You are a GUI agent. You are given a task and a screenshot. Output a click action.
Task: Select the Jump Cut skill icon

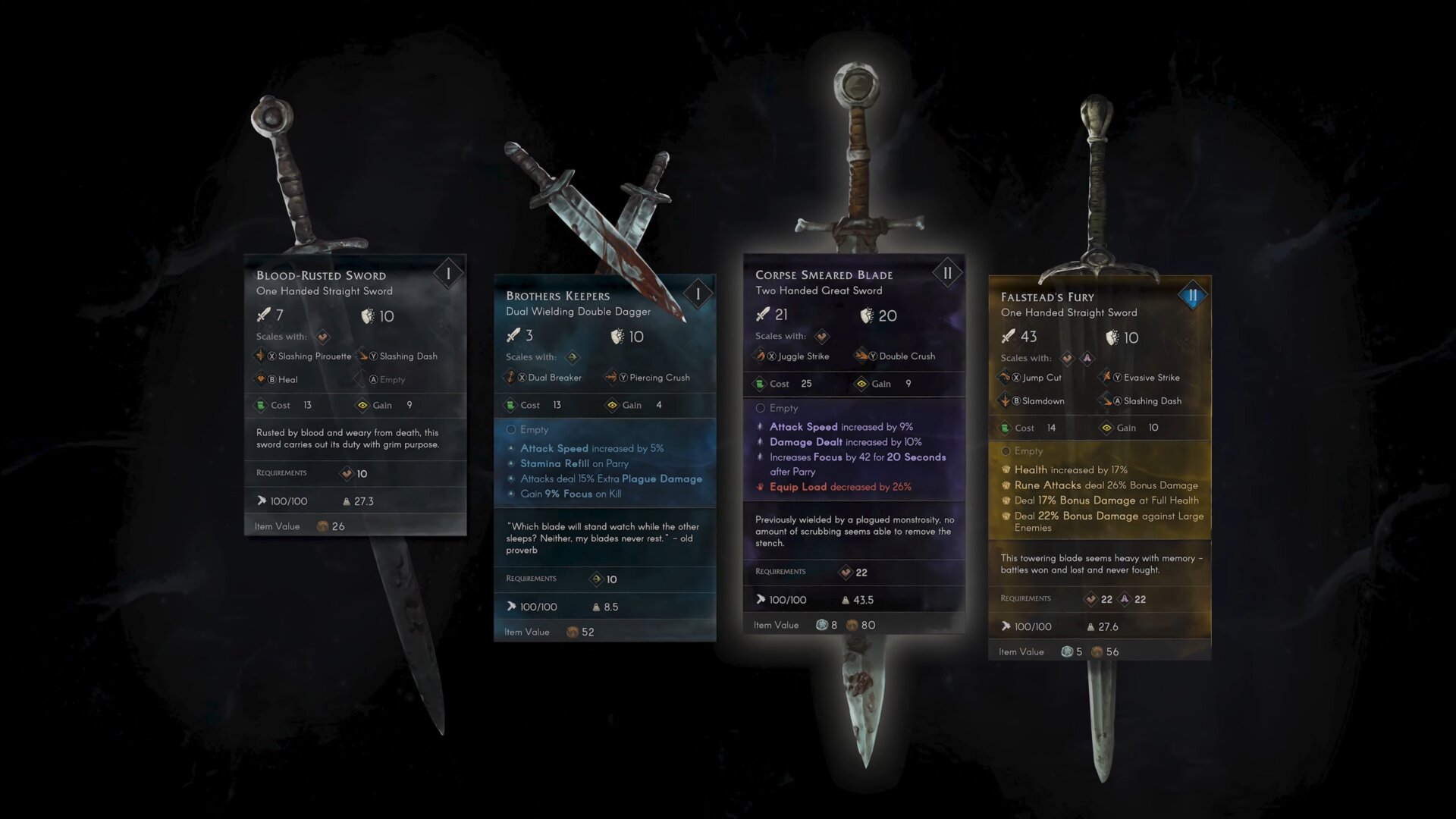click(1005, 377)
